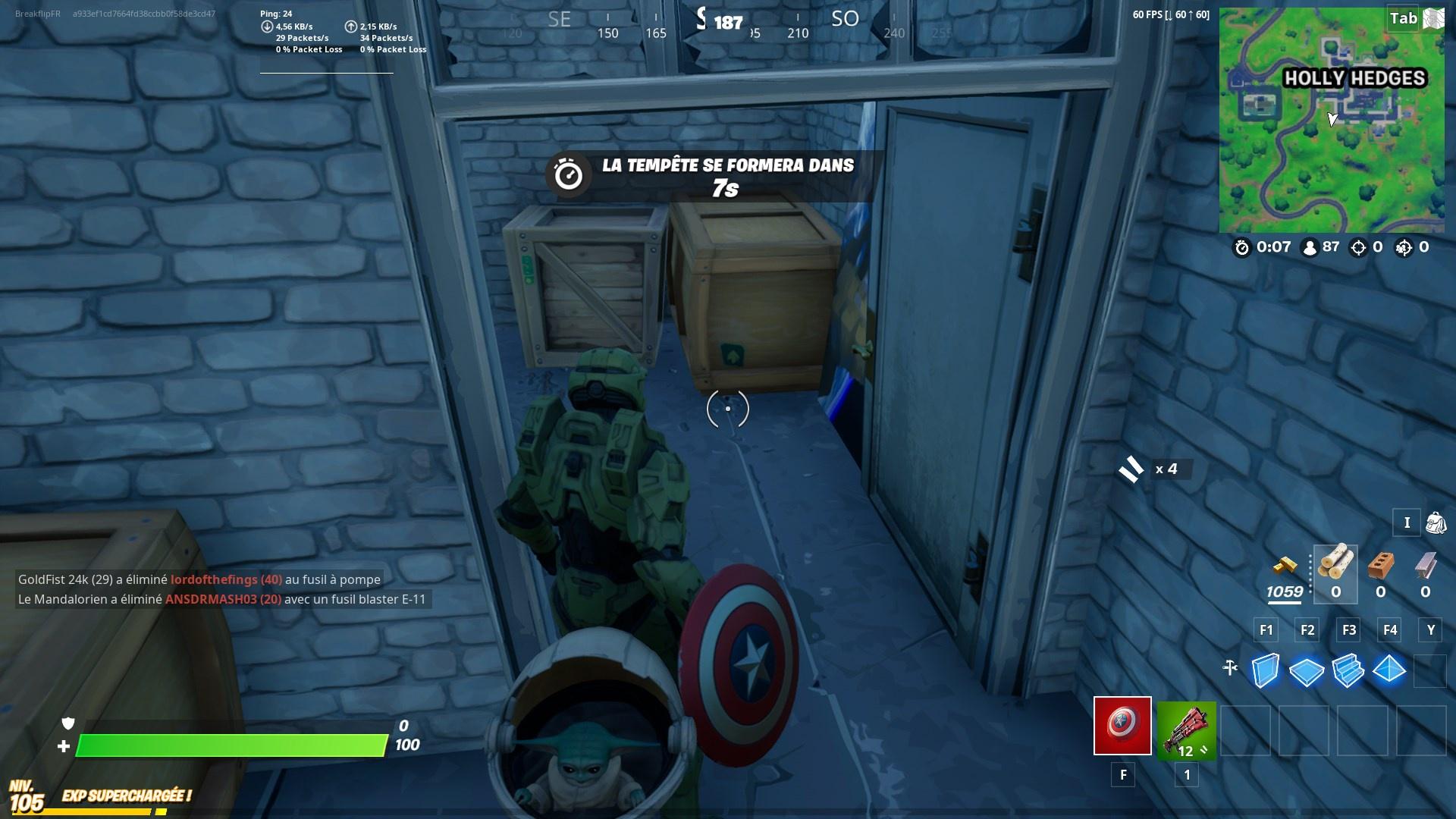
Task: Click the storm timer stopwatch icon
Action: (x=1241, y=246)
